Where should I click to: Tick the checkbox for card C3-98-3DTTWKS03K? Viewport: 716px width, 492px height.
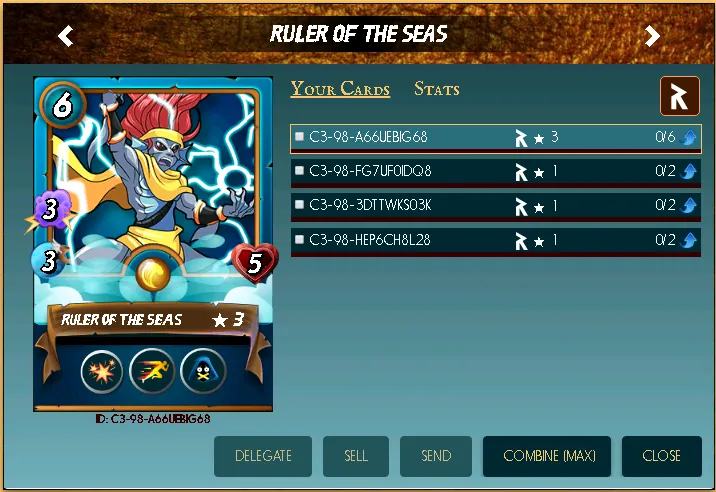(x=299, y=205)
